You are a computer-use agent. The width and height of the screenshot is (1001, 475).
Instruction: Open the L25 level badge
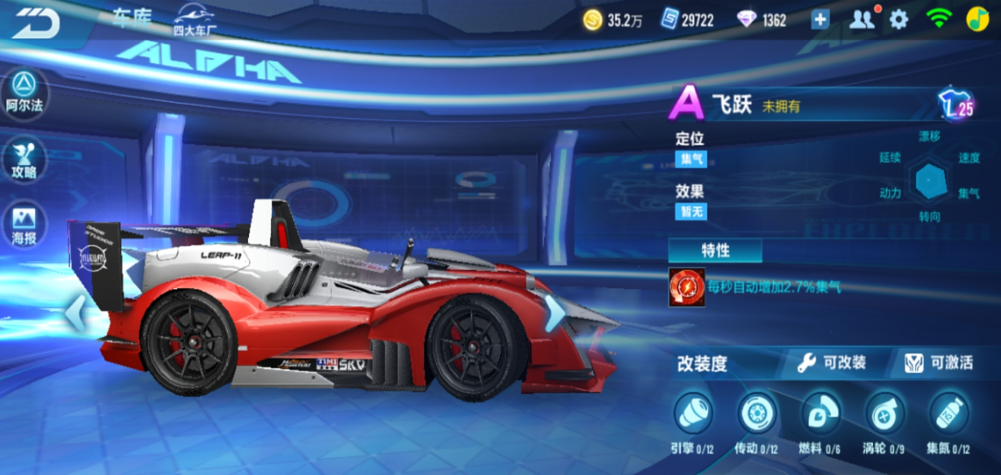(x=956, y=106)
